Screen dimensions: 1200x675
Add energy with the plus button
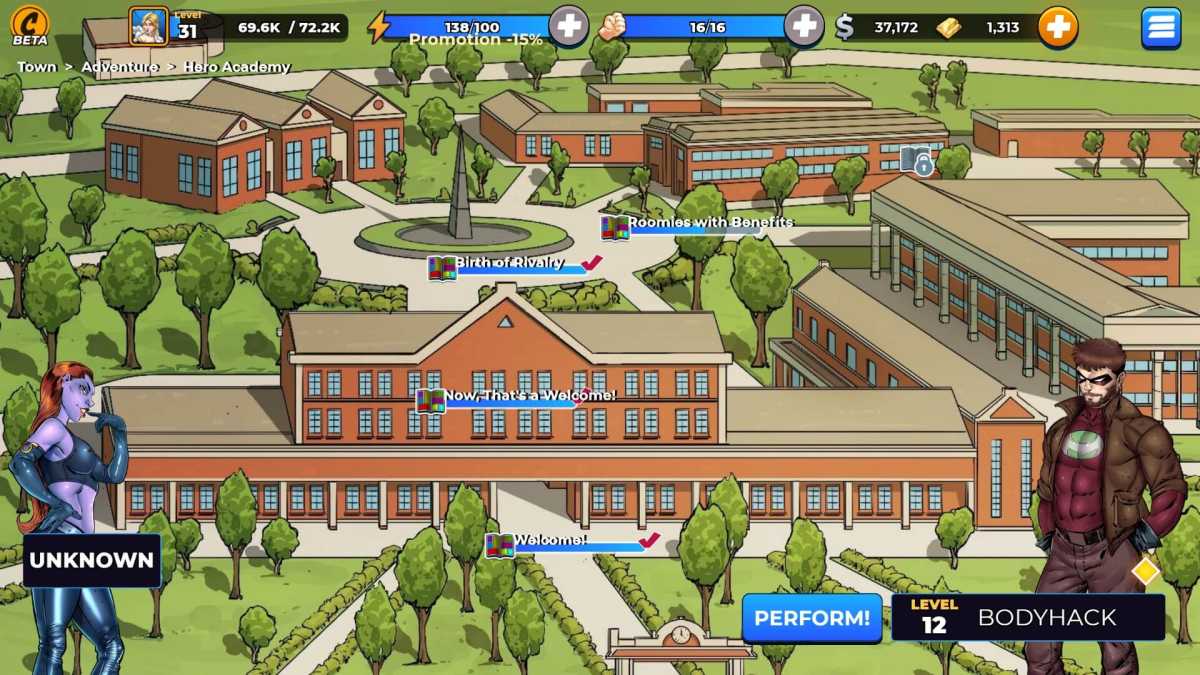coord(568,27)
